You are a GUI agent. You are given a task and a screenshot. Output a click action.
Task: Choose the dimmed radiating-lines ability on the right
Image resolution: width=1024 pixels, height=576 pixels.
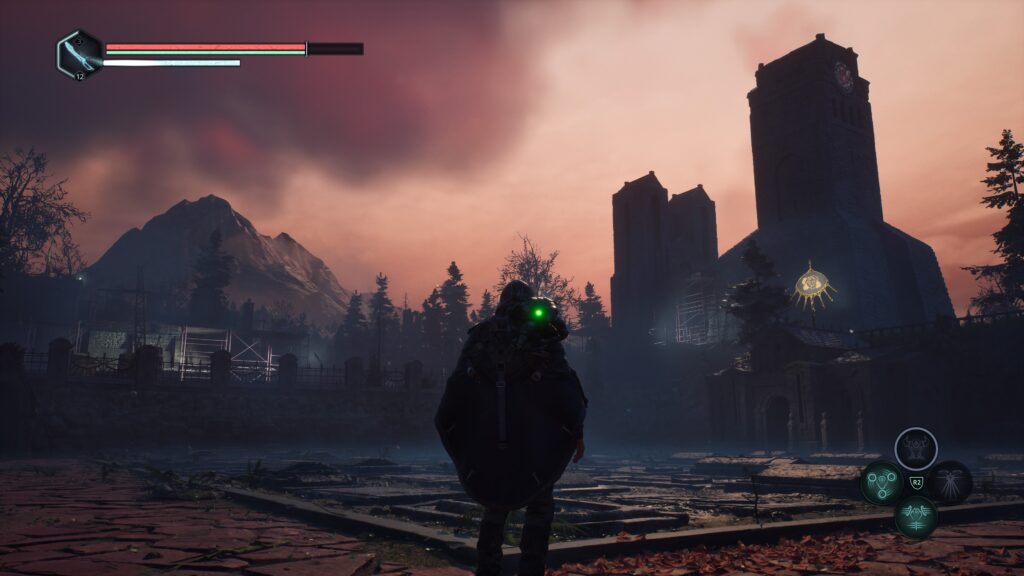pos(949,483)
